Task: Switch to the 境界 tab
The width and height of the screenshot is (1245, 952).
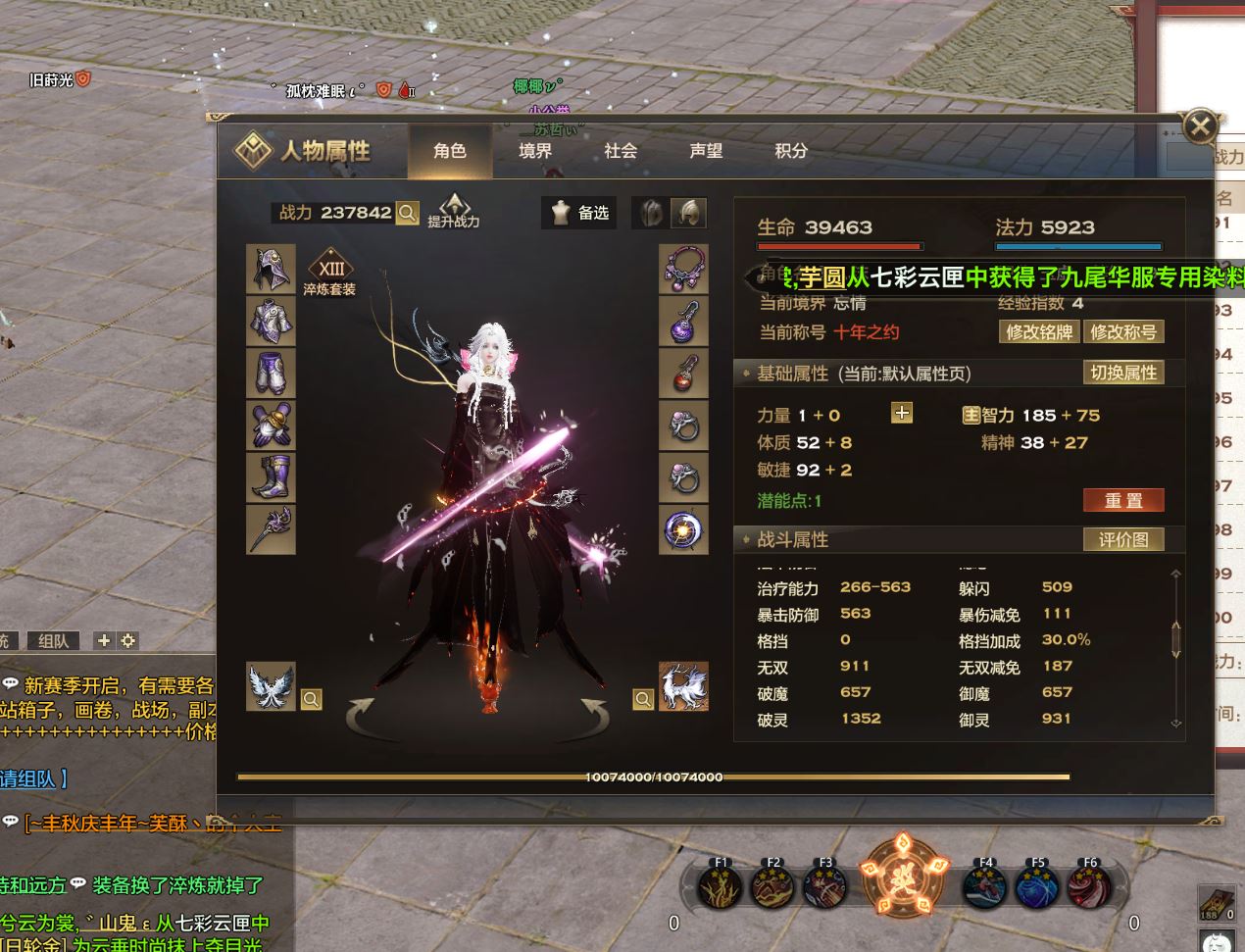Action: pyautogui.click(x=535, y=151)
